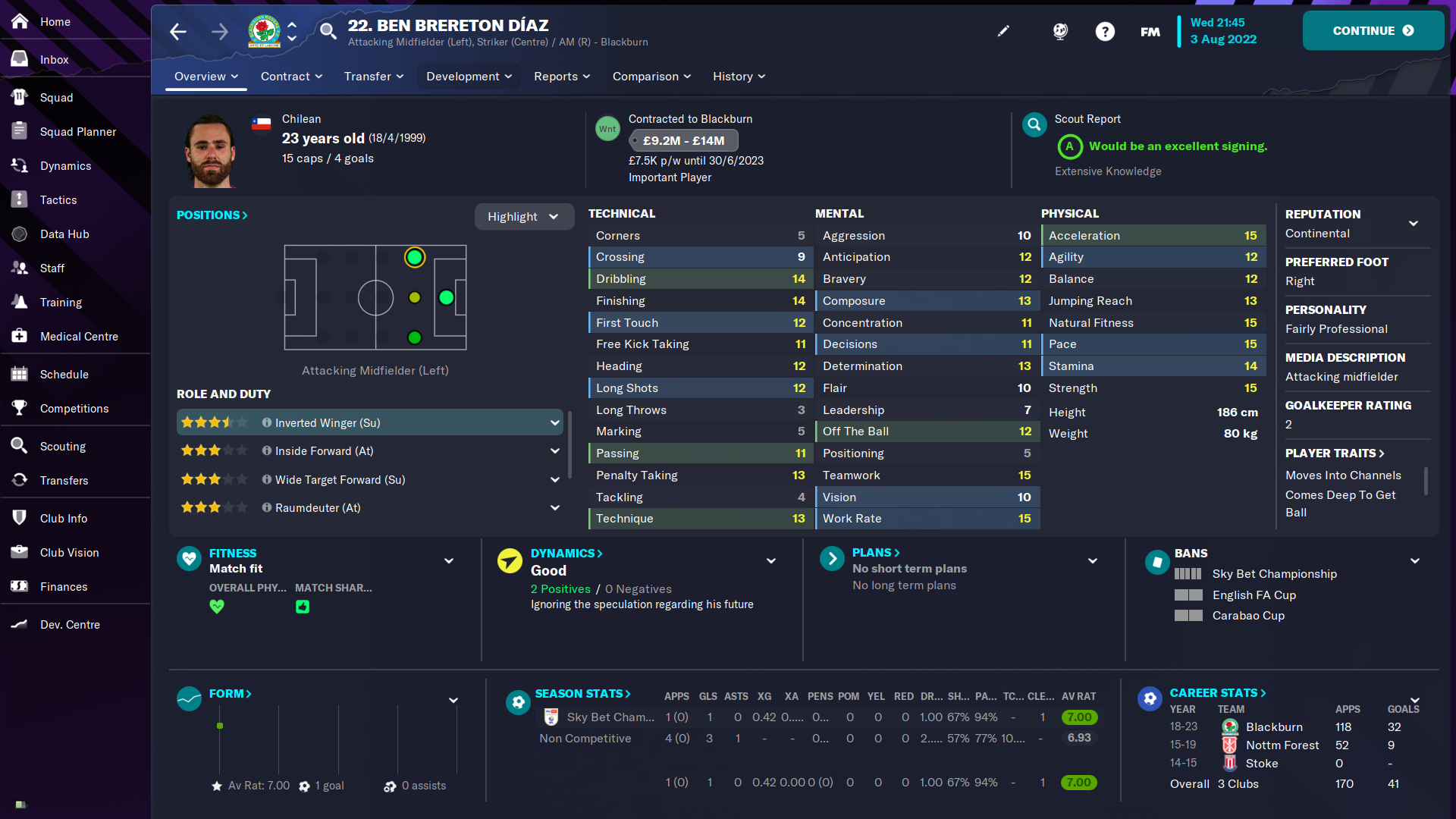Viewport: 1456px width, 819px height.
Task: Click the editing pencil icon
Action: [x=1003, y=31]
